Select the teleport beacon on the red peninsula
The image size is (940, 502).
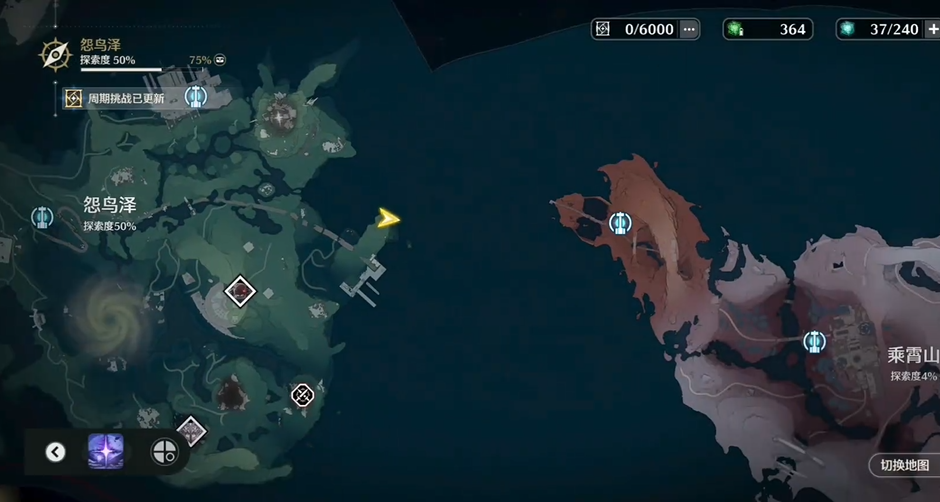[620, 223]
